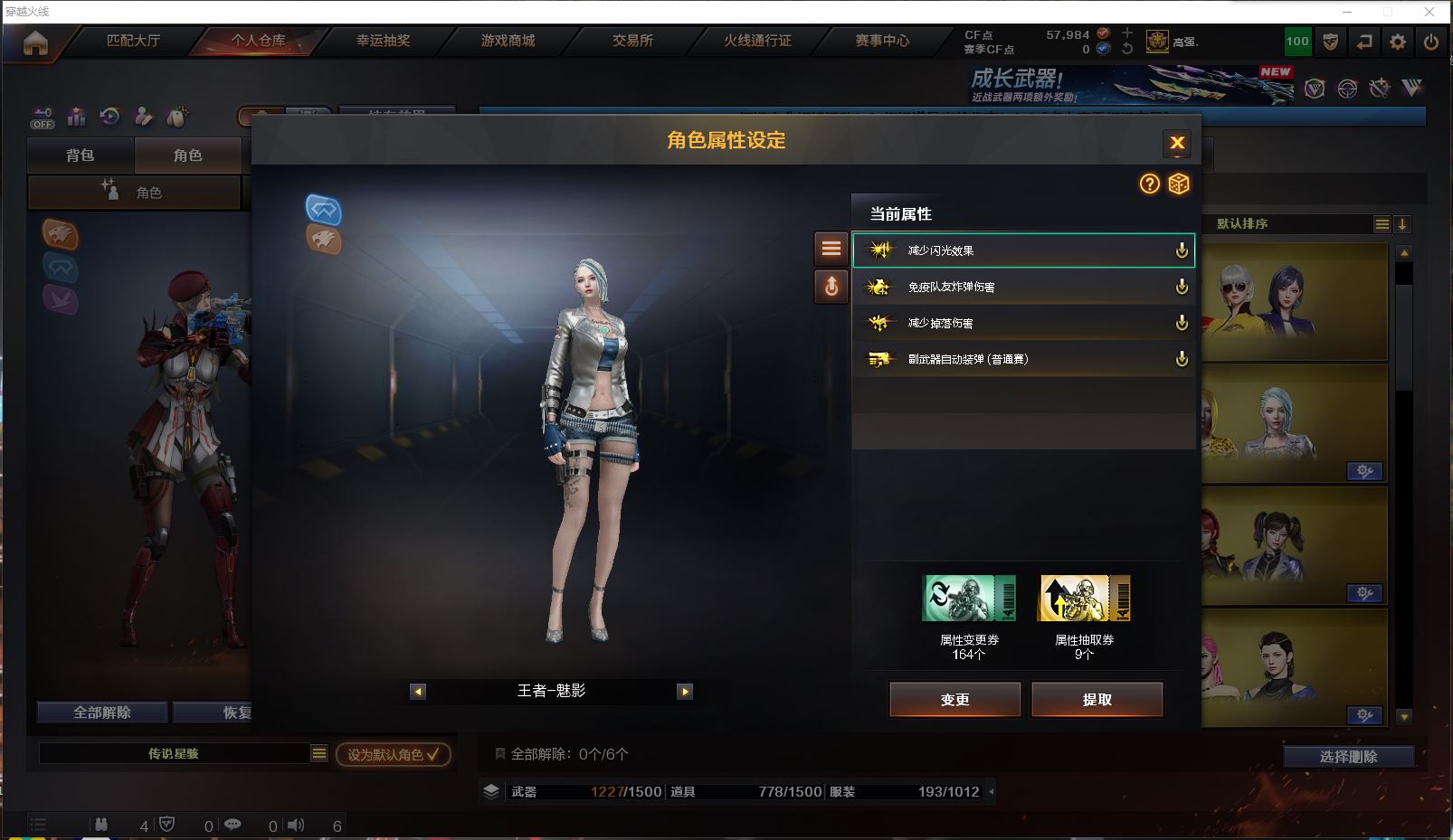The image size is (1453, 840).
Task: Return home via house icon
Action: [35, 42]
